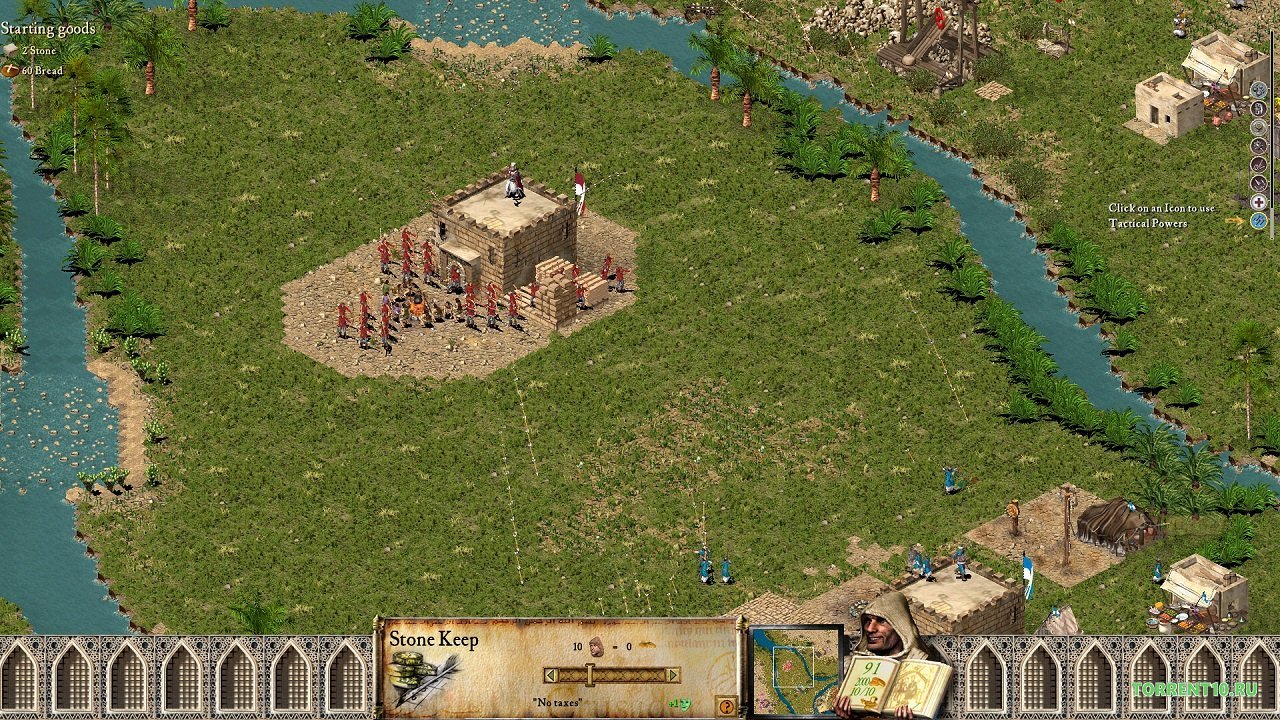This screenshot has width=1280, height=720.
Task: Increase taxes with the right arrow
Action: 672,674
